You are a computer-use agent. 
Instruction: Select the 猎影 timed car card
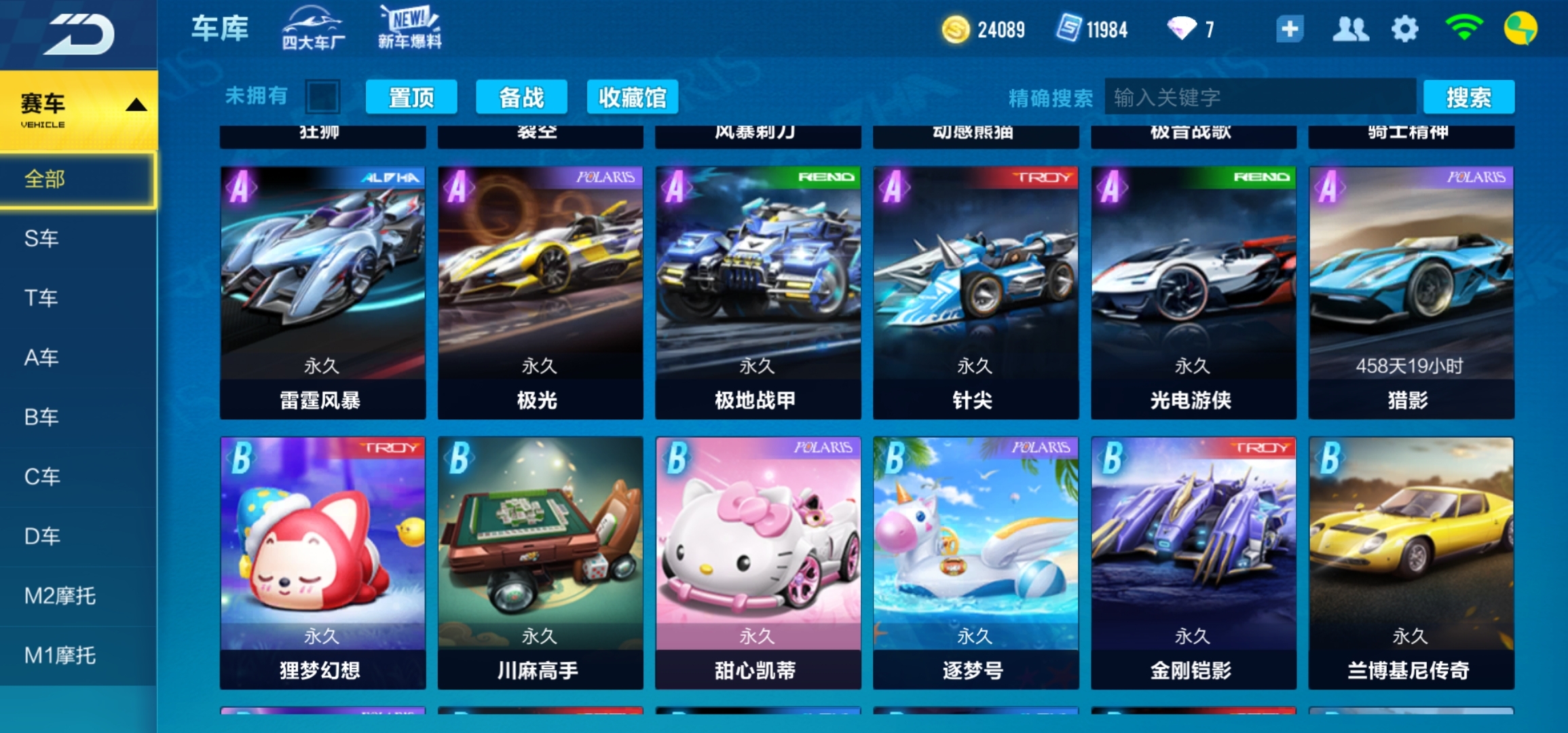(x=1411, y=292)
